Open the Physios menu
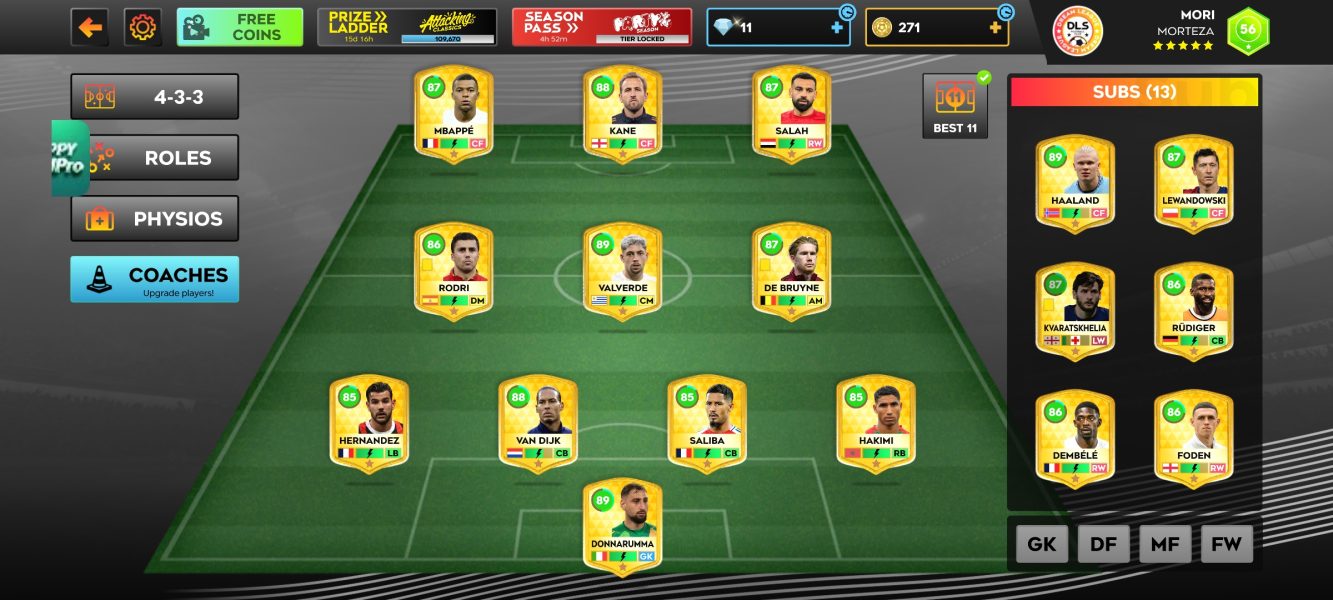This screenshot has height=600, width=1333. pyautogui.click(x=155, y=219)
